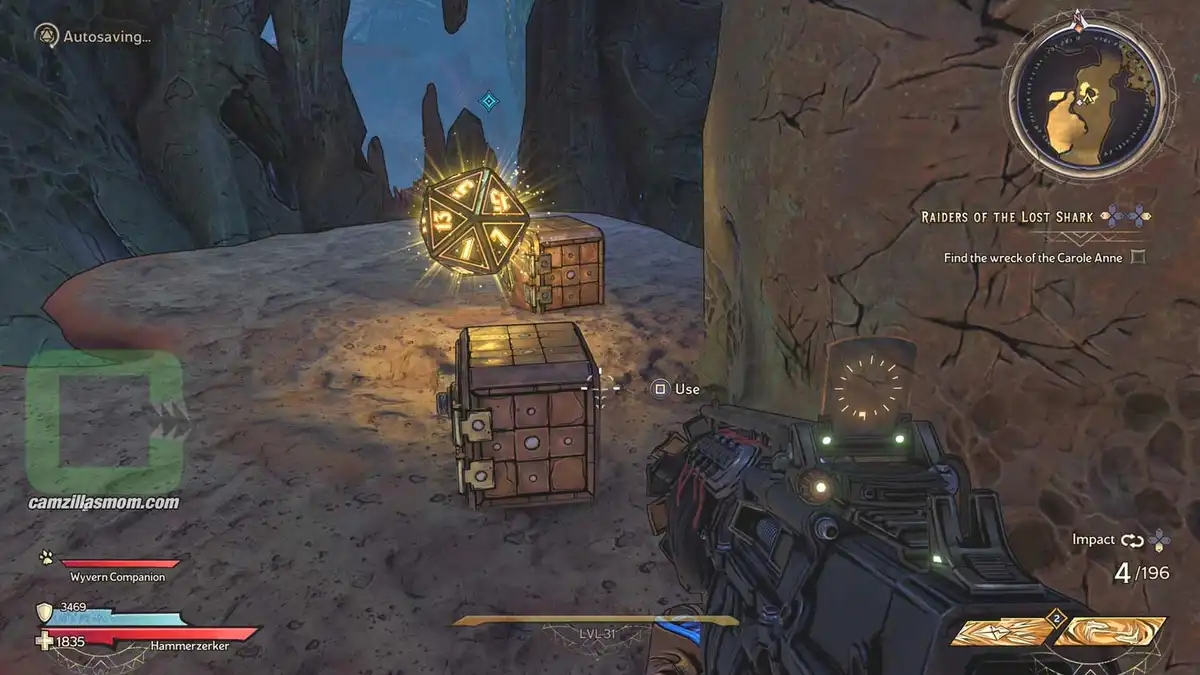Select the Wyvern Companion paw icon
The image size is (1200, 675).
pos(46,558)
